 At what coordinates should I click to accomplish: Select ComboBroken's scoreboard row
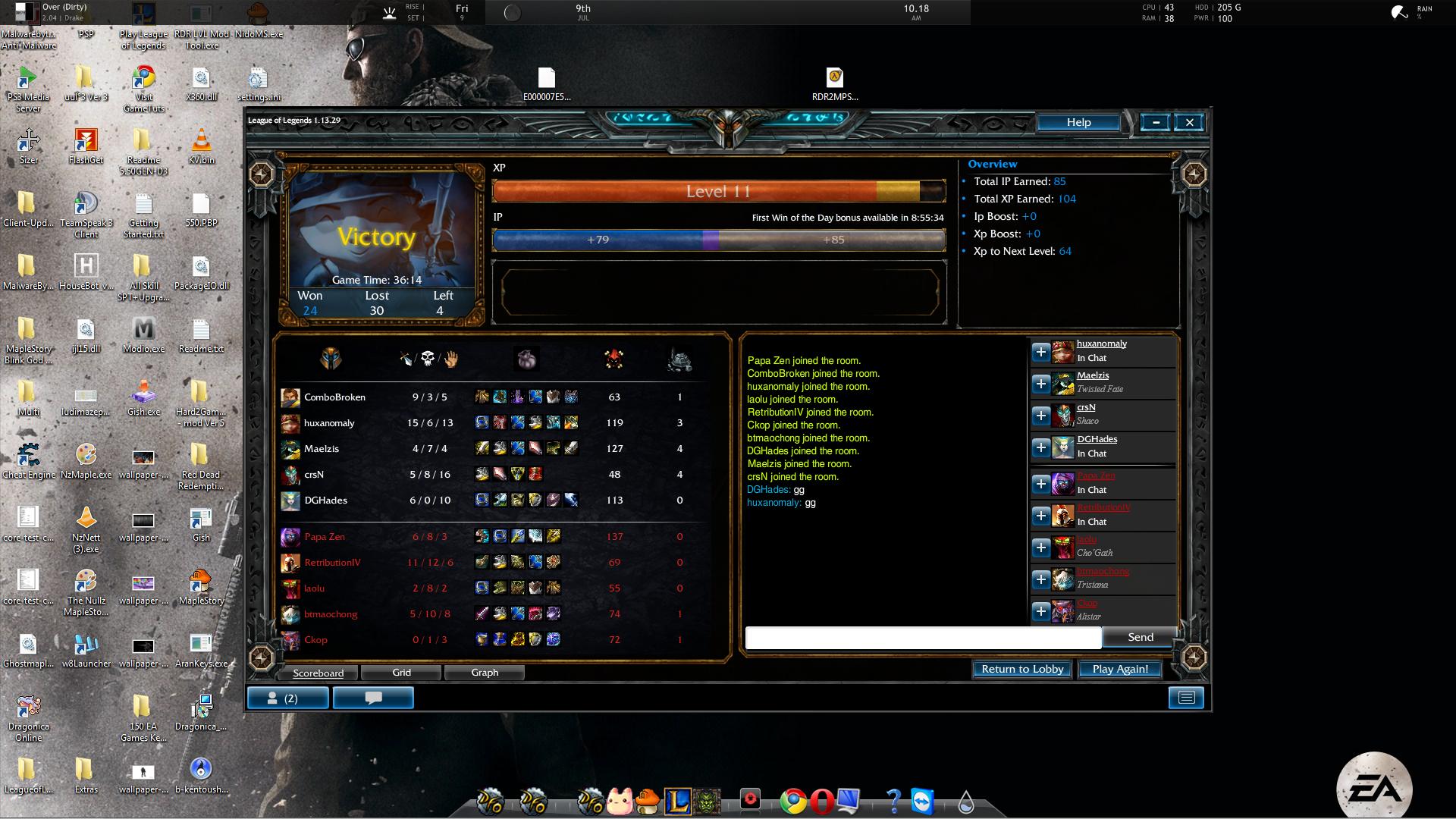[334, 397]
